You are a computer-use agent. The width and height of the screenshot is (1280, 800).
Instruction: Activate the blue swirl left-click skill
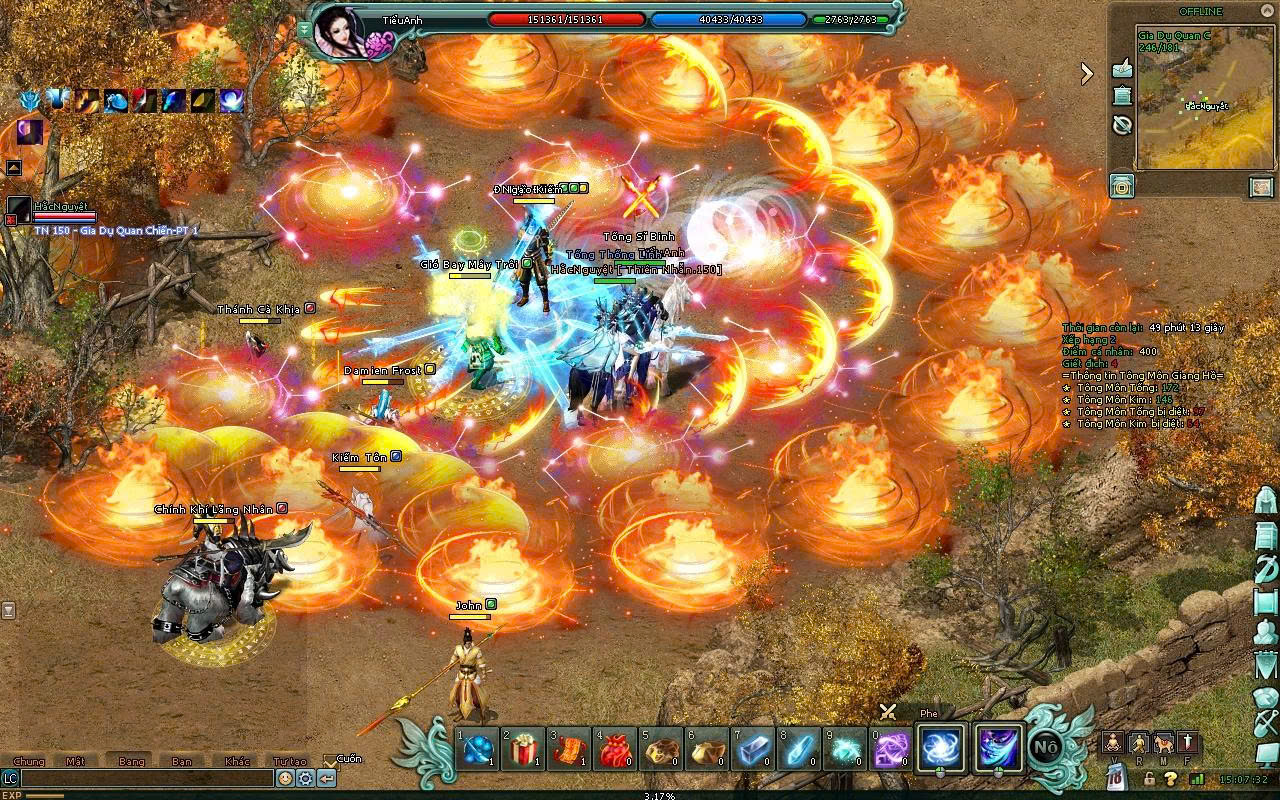(941, 748)
